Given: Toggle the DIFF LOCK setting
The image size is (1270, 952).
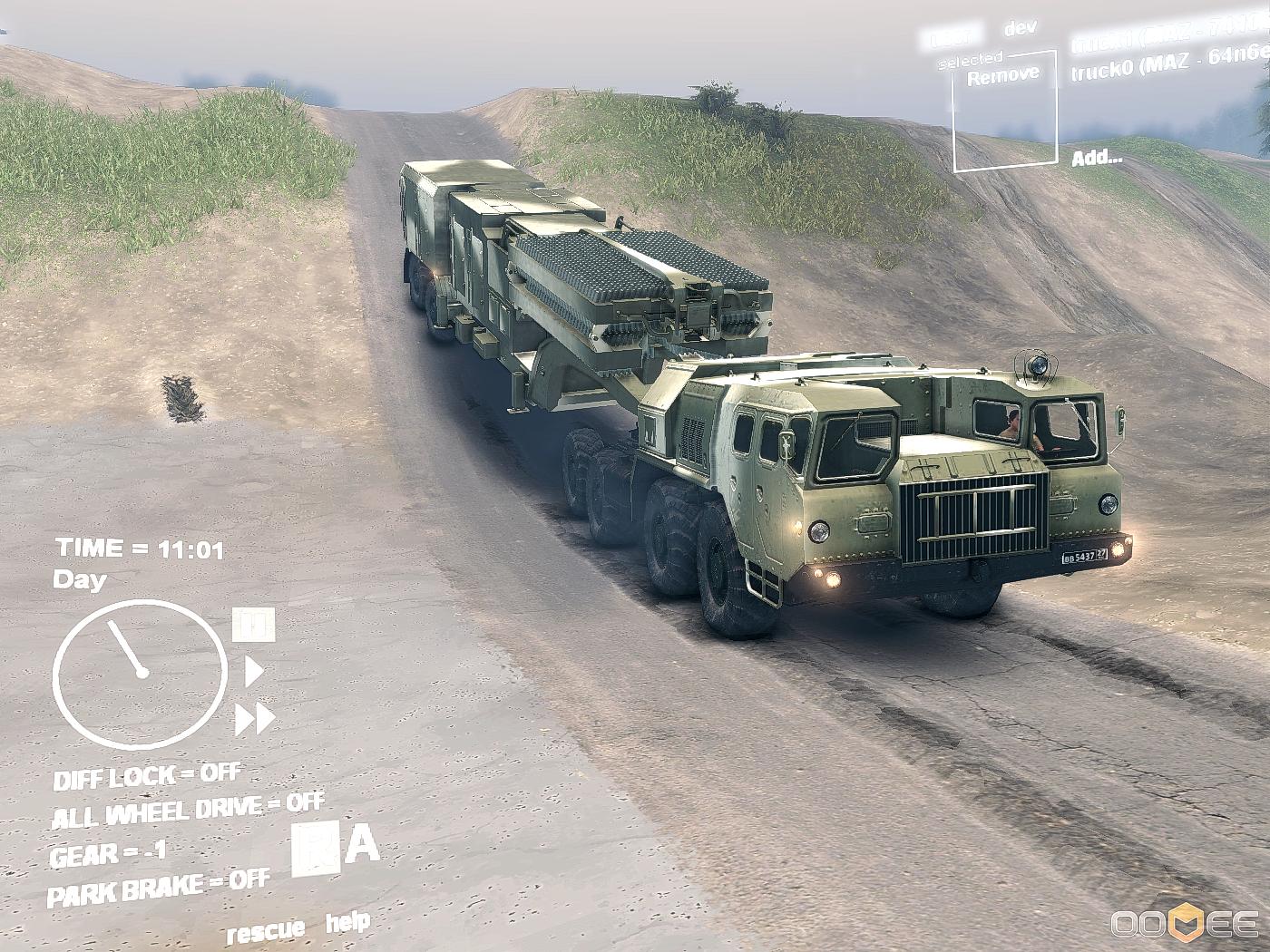Looking at the screenshot, I should coord(147,776).
